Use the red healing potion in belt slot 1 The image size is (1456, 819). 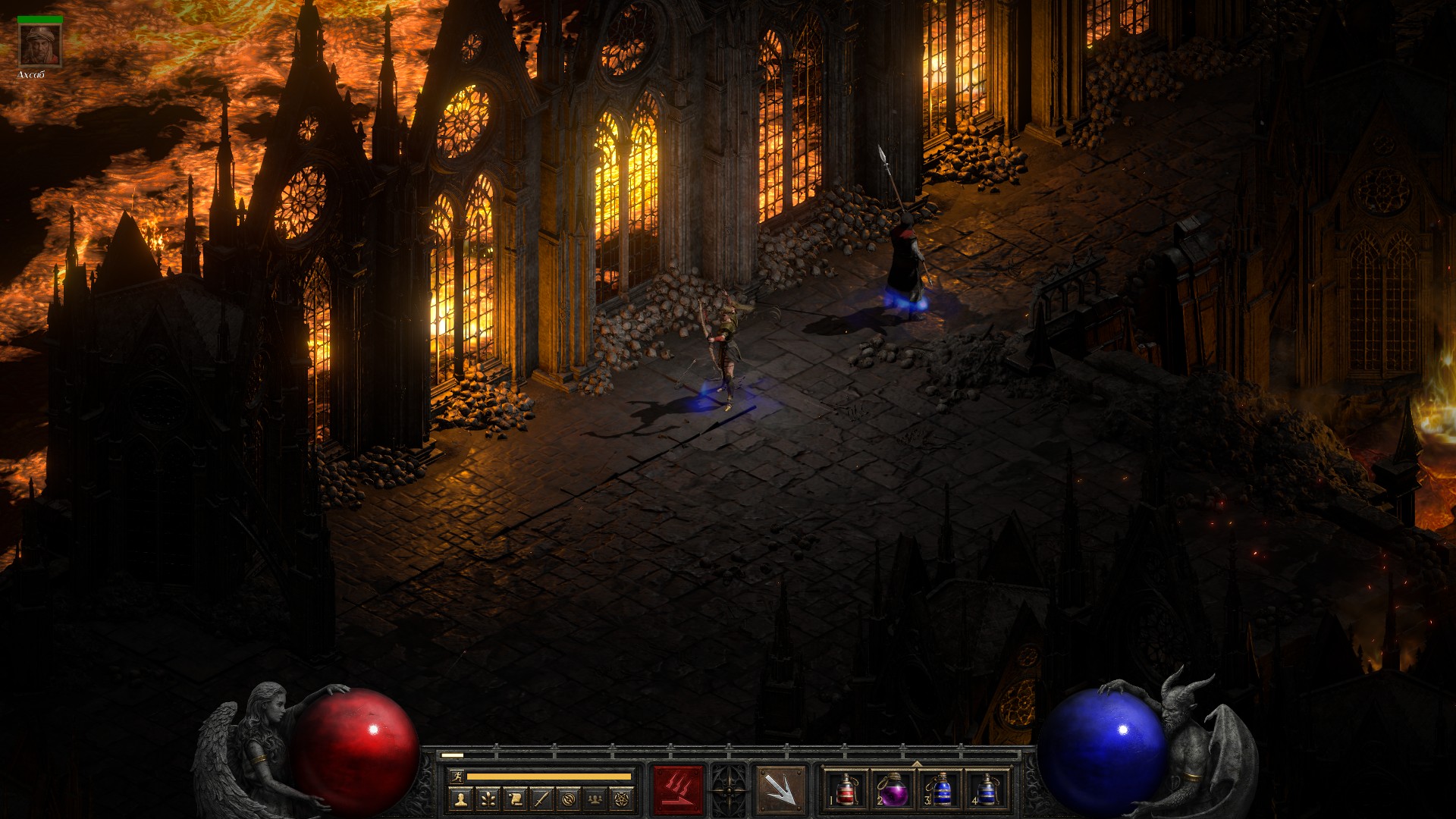[846, 790]
